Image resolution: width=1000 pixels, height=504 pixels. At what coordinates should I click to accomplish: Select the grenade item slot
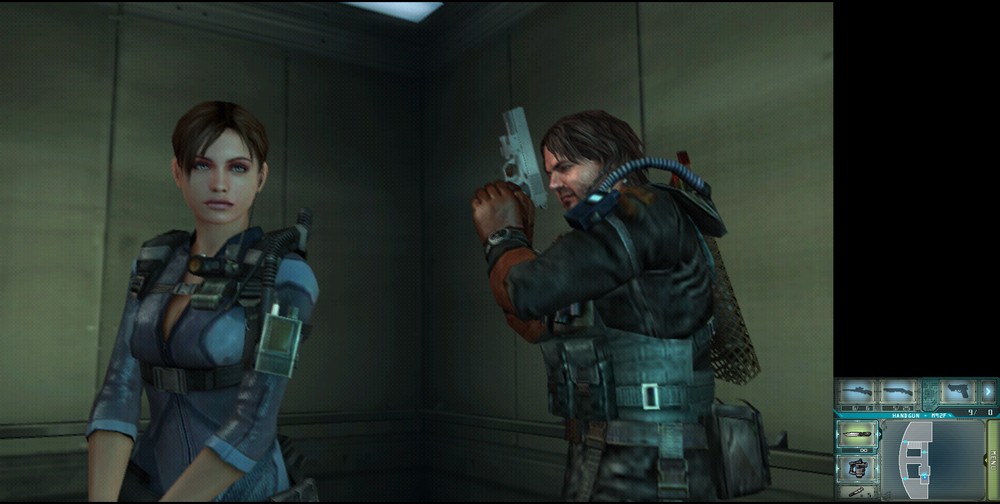(x=857, y=467)
